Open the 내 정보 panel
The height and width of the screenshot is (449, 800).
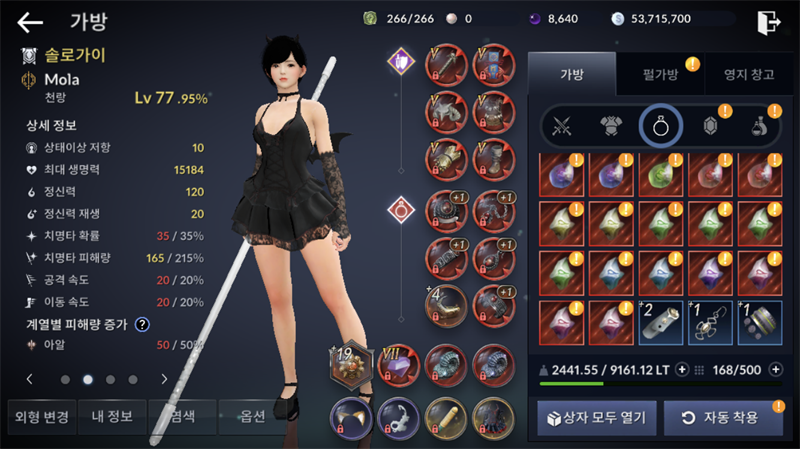[109, 416]
